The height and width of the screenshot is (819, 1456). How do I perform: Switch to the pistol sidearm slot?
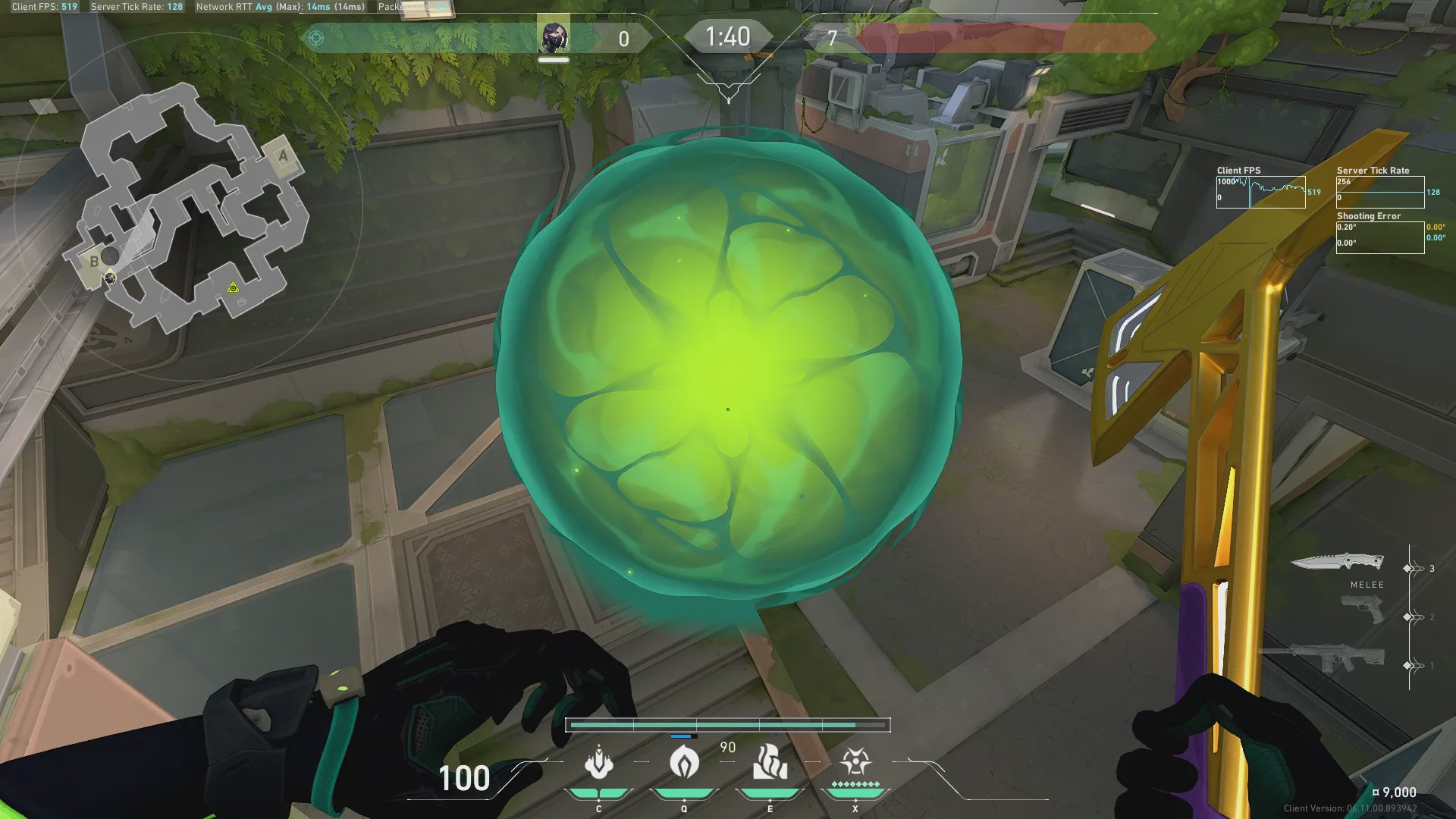pyautogui.click(x=1363, y=610)
